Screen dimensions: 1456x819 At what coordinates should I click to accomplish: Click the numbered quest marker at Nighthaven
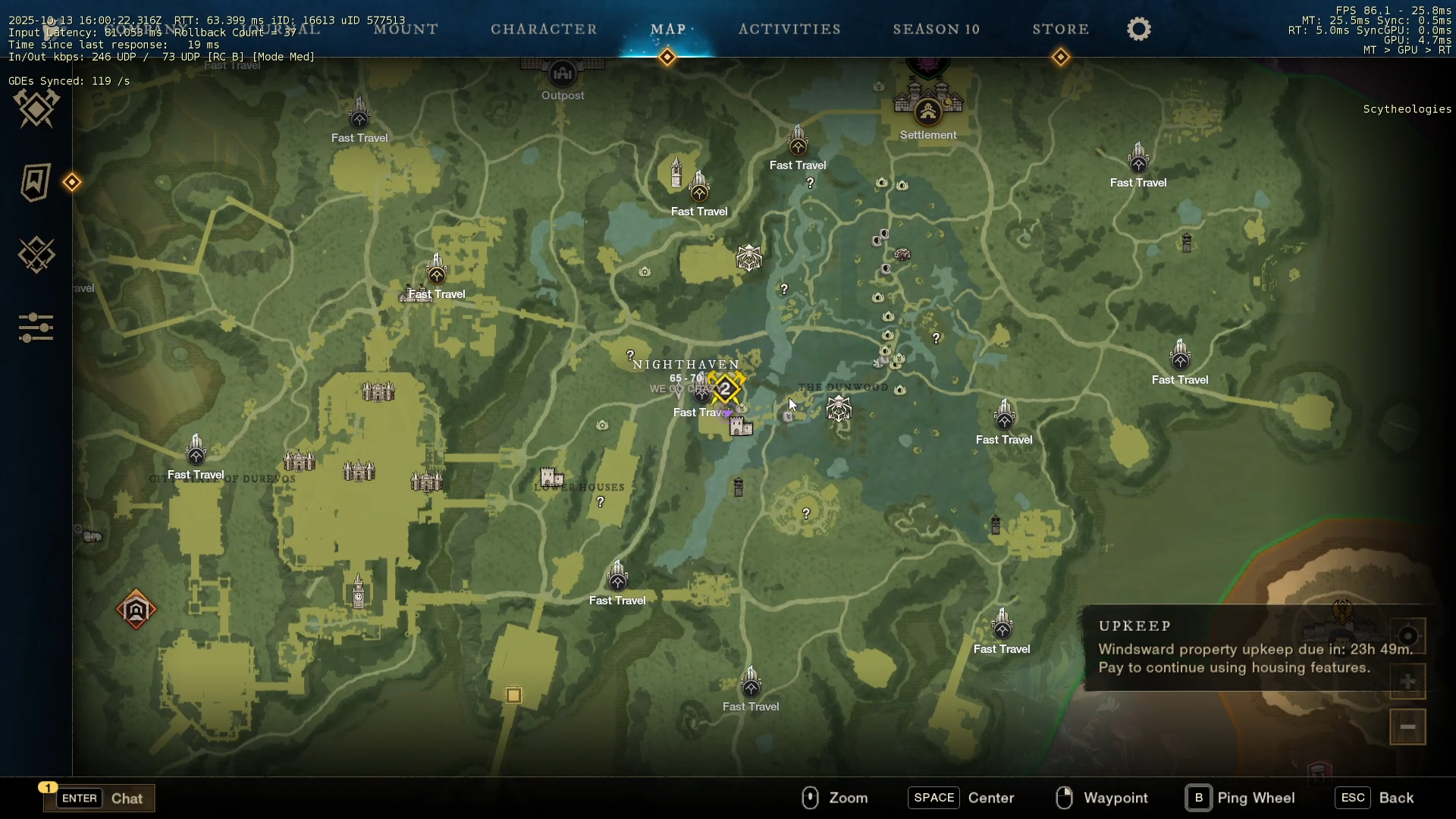point(726,389)
